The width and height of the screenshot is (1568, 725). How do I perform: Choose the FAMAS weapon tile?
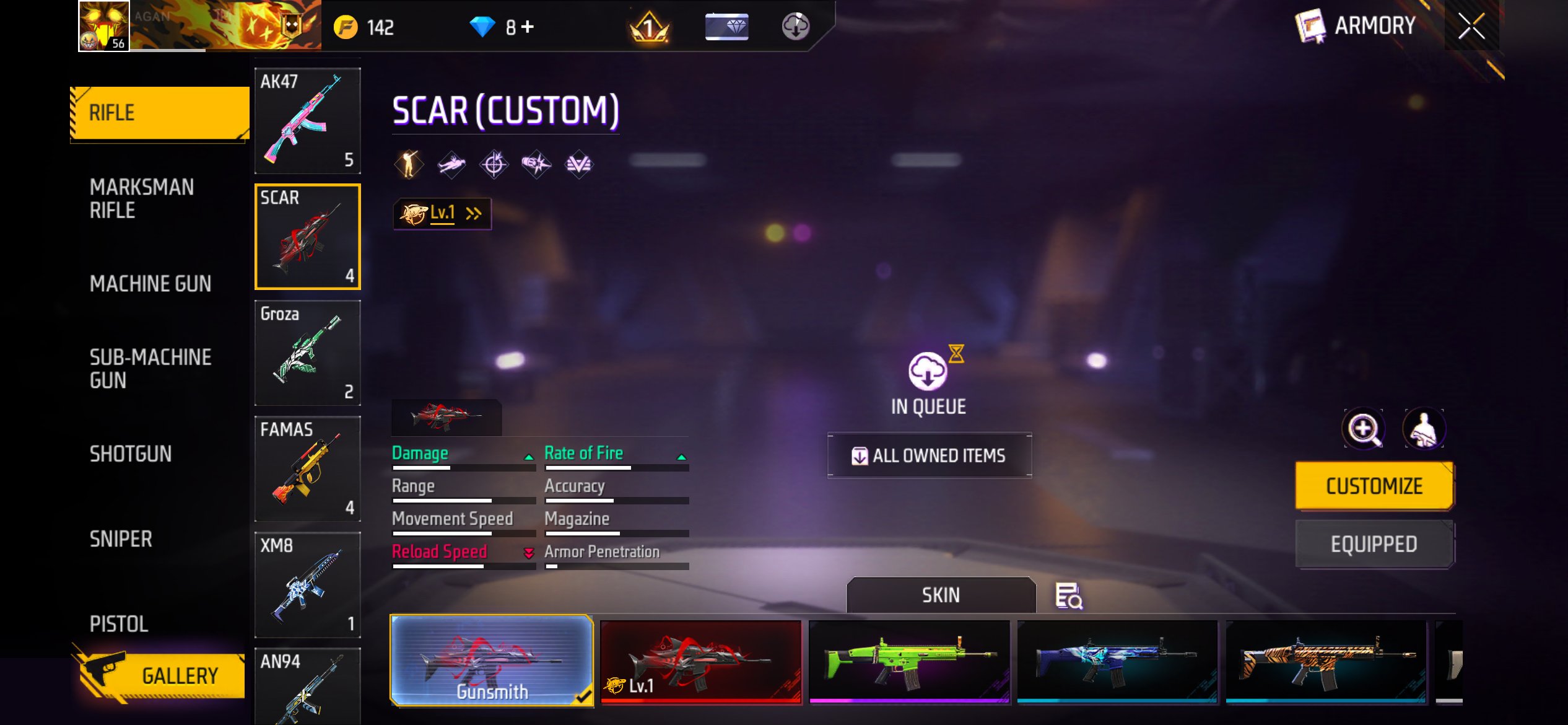(307, 468)
